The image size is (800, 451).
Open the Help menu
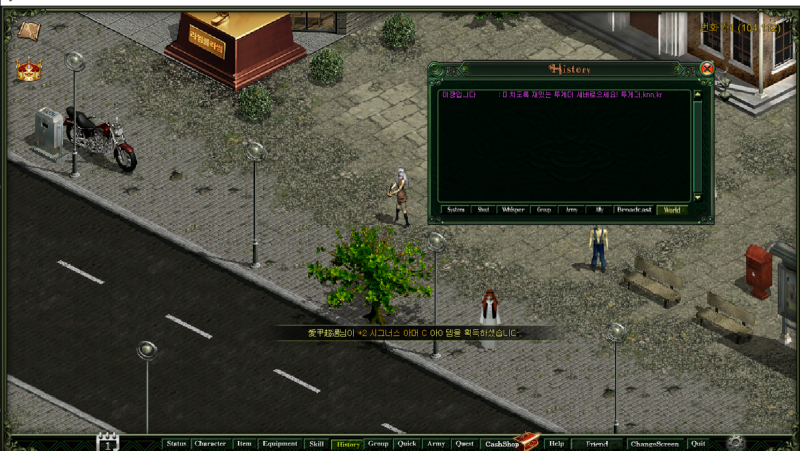point(557,443)
